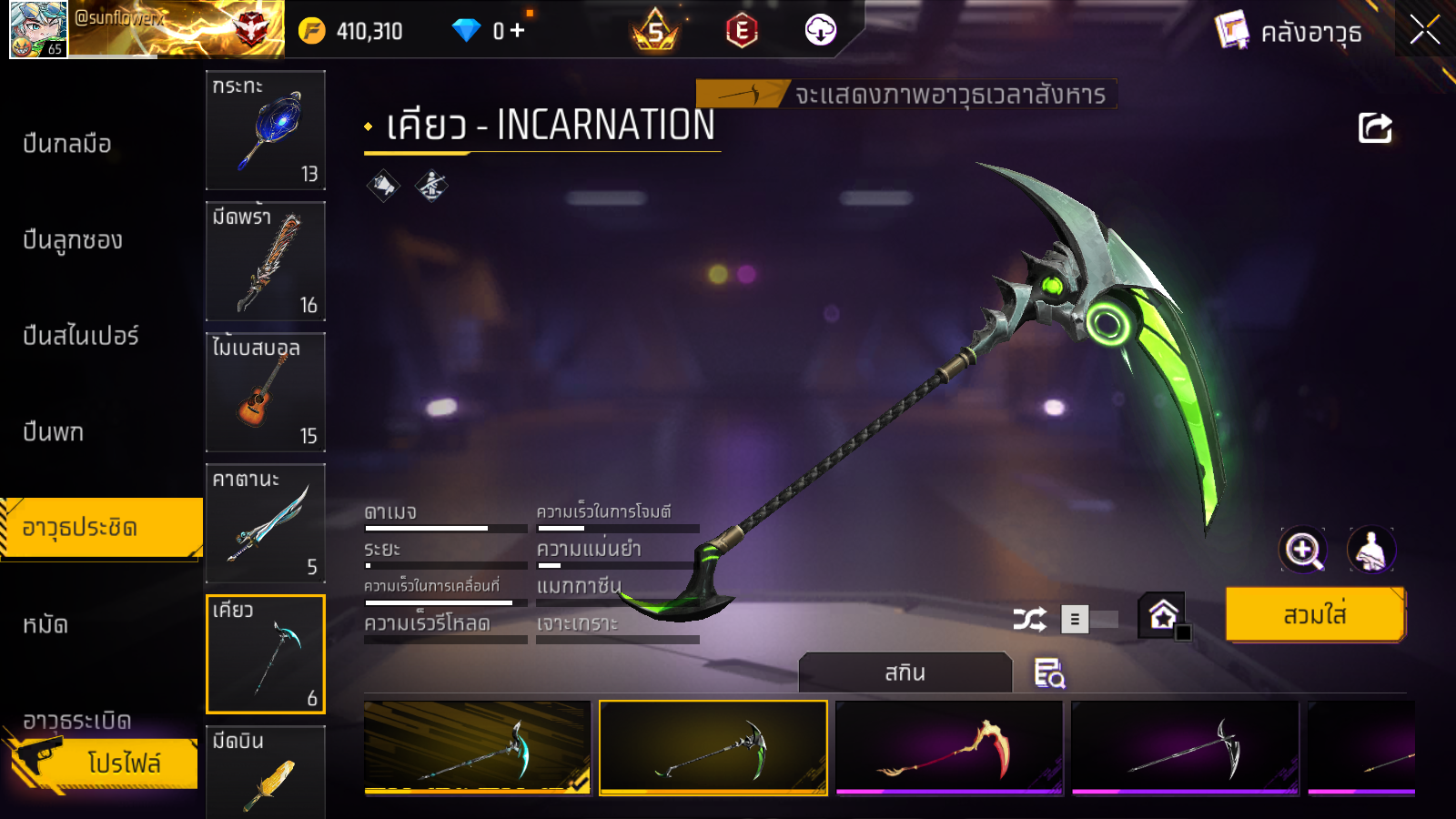Zoom in on the weapon with magnifier icon
The image size is (1456, 819).
click(1303, 550)
